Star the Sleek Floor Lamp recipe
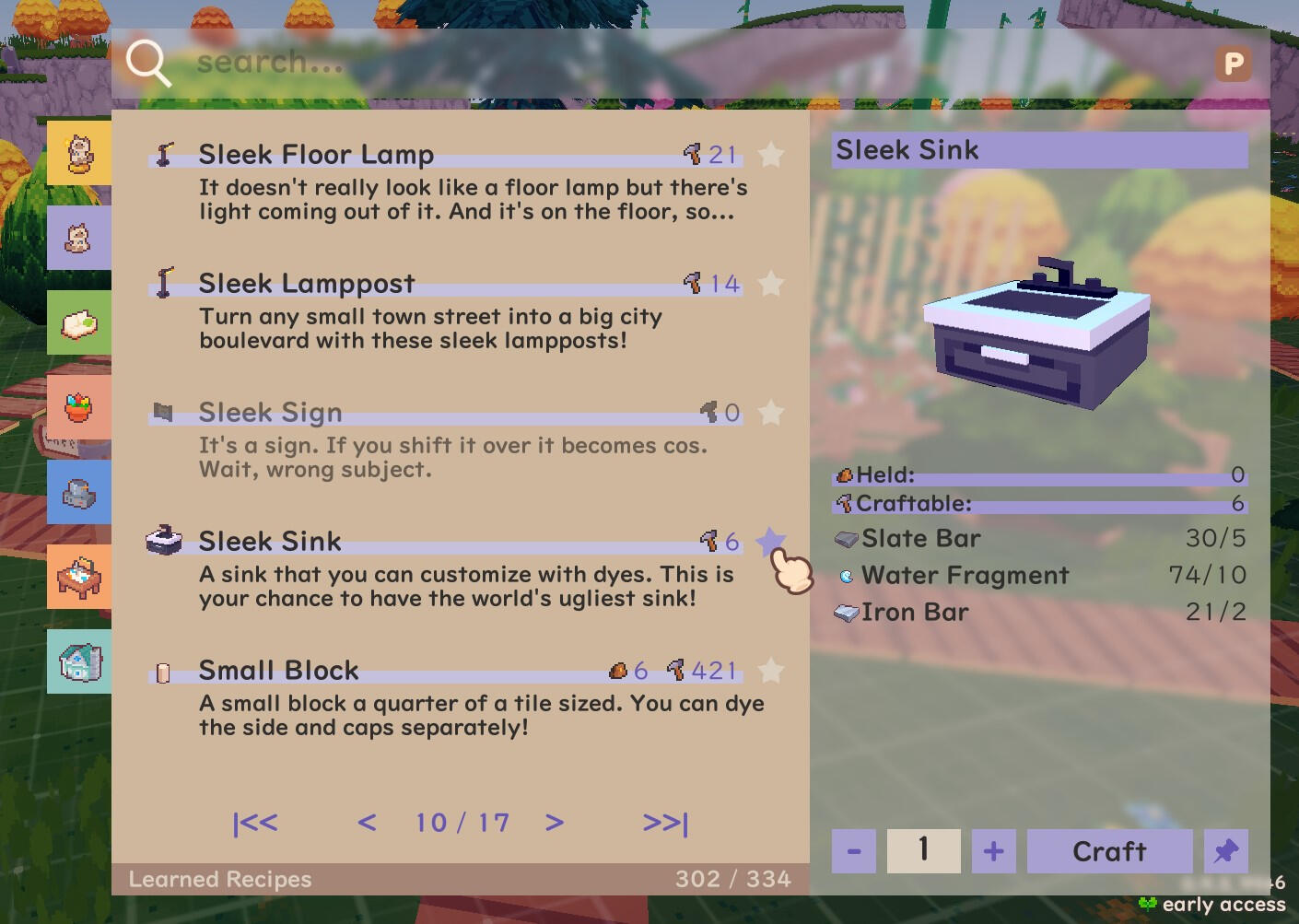The height and width of the screenshot is (924, 1299). 770,155
